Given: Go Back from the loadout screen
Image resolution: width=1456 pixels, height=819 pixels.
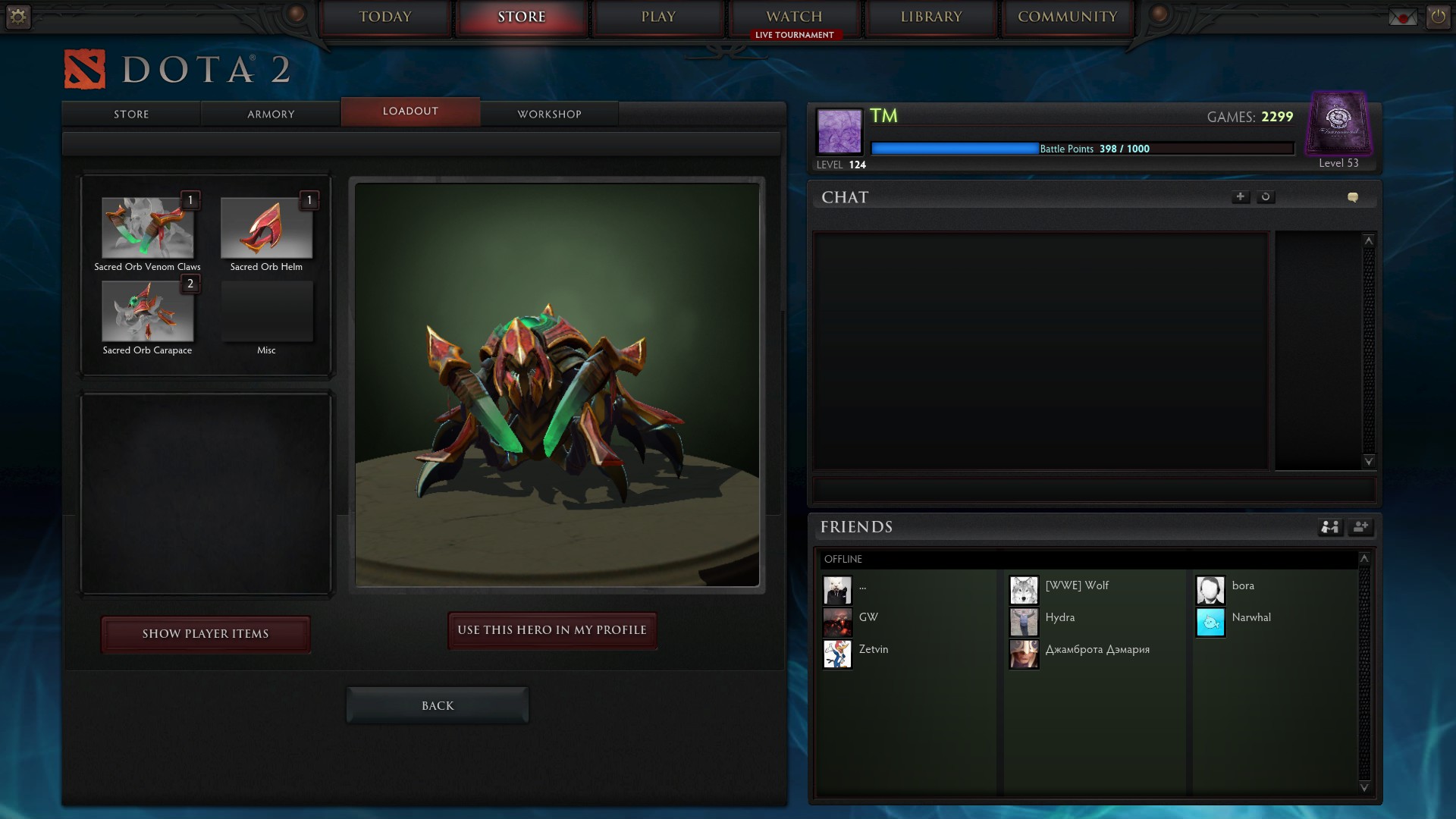Looking at the screenshot, I should [x=438, y=705].
